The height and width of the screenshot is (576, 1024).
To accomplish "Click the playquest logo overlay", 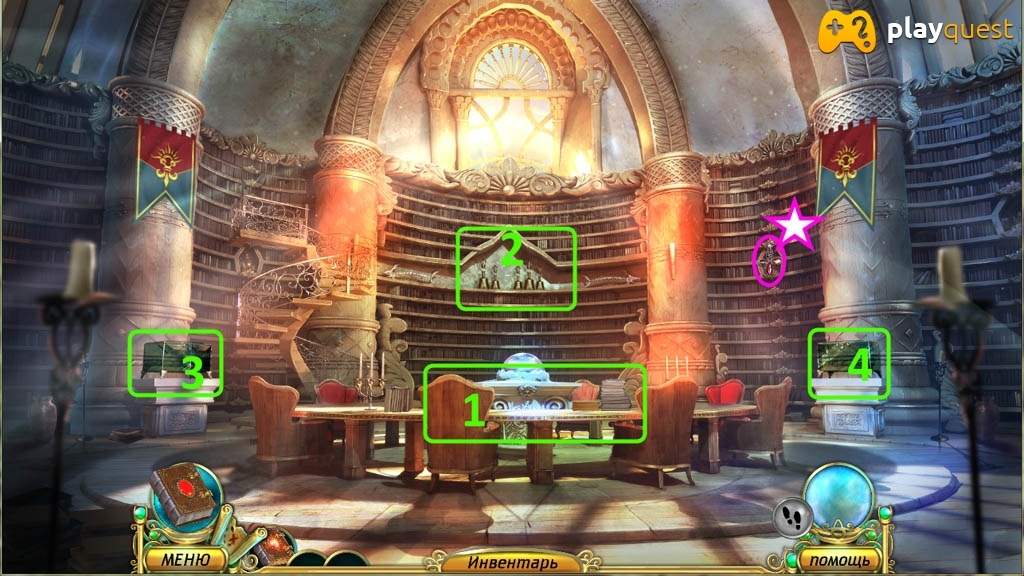I will [x=916, y=31].
